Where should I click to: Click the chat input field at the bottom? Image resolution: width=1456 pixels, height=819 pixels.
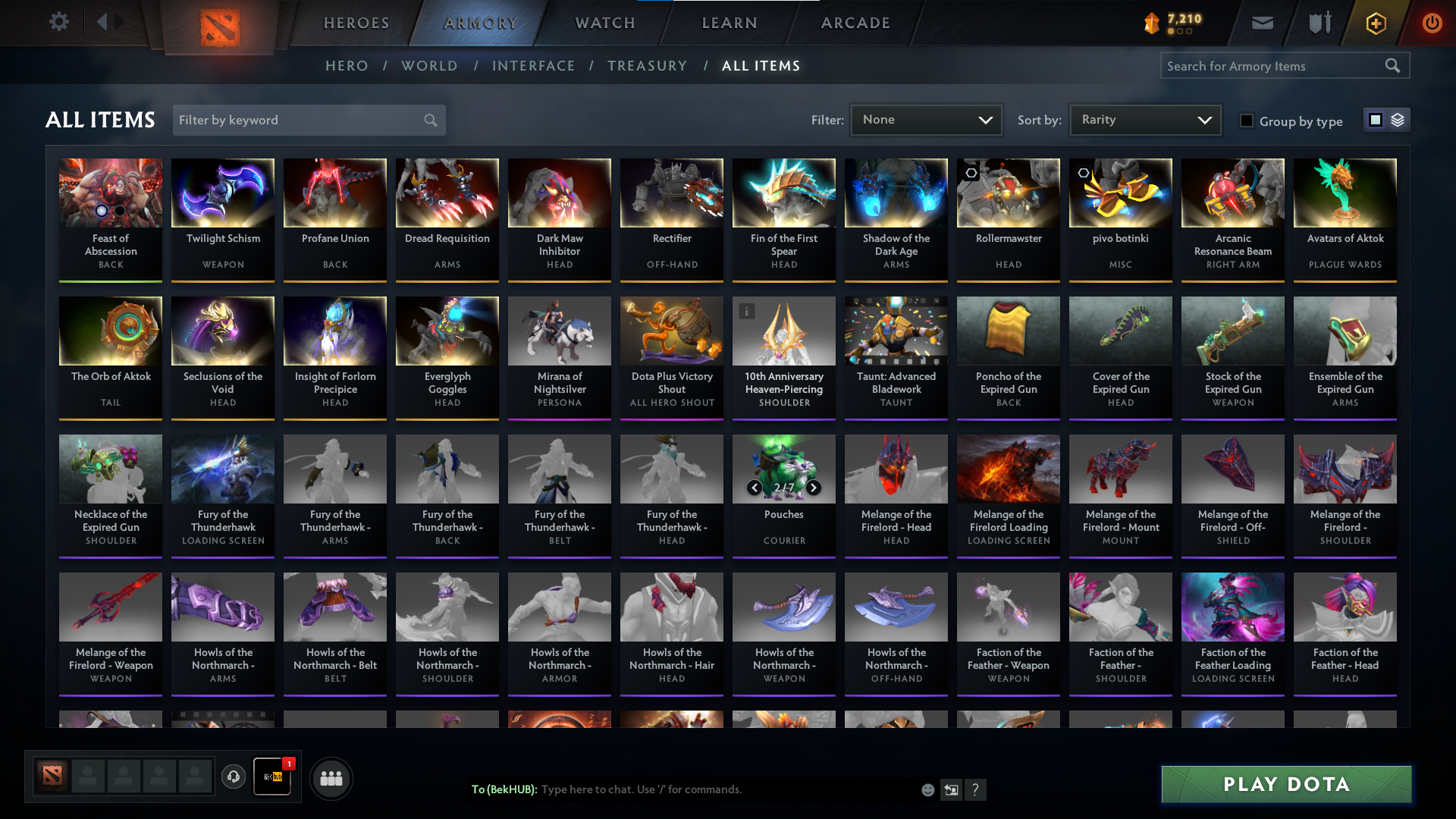point(720,789)
